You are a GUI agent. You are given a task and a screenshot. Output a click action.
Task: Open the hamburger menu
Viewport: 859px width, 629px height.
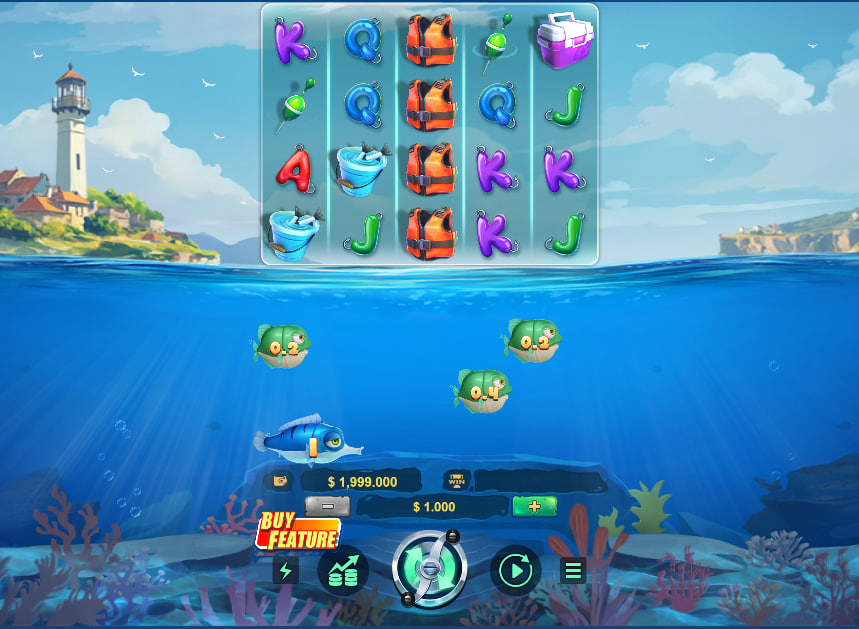click(573, 571)
